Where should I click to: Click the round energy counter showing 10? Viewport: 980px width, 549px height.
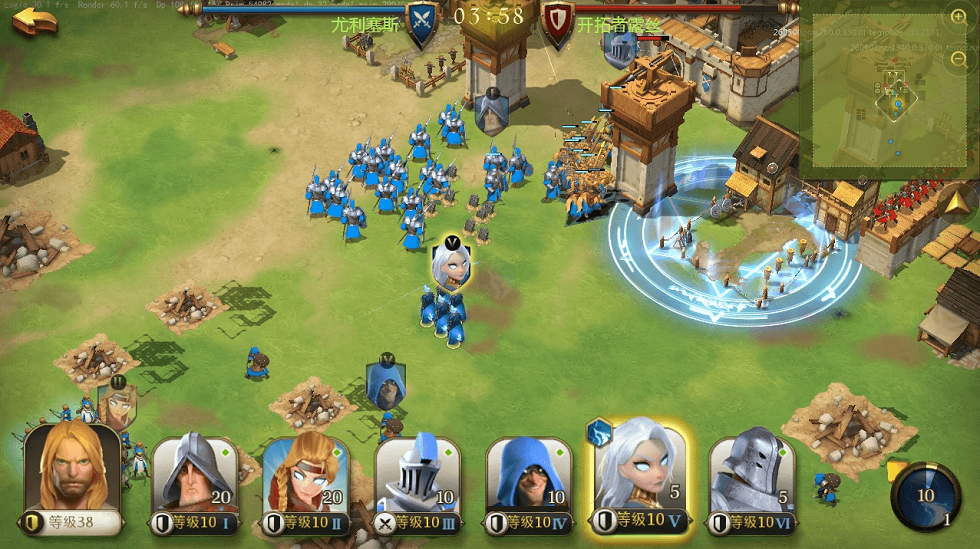tap(926, 495)
